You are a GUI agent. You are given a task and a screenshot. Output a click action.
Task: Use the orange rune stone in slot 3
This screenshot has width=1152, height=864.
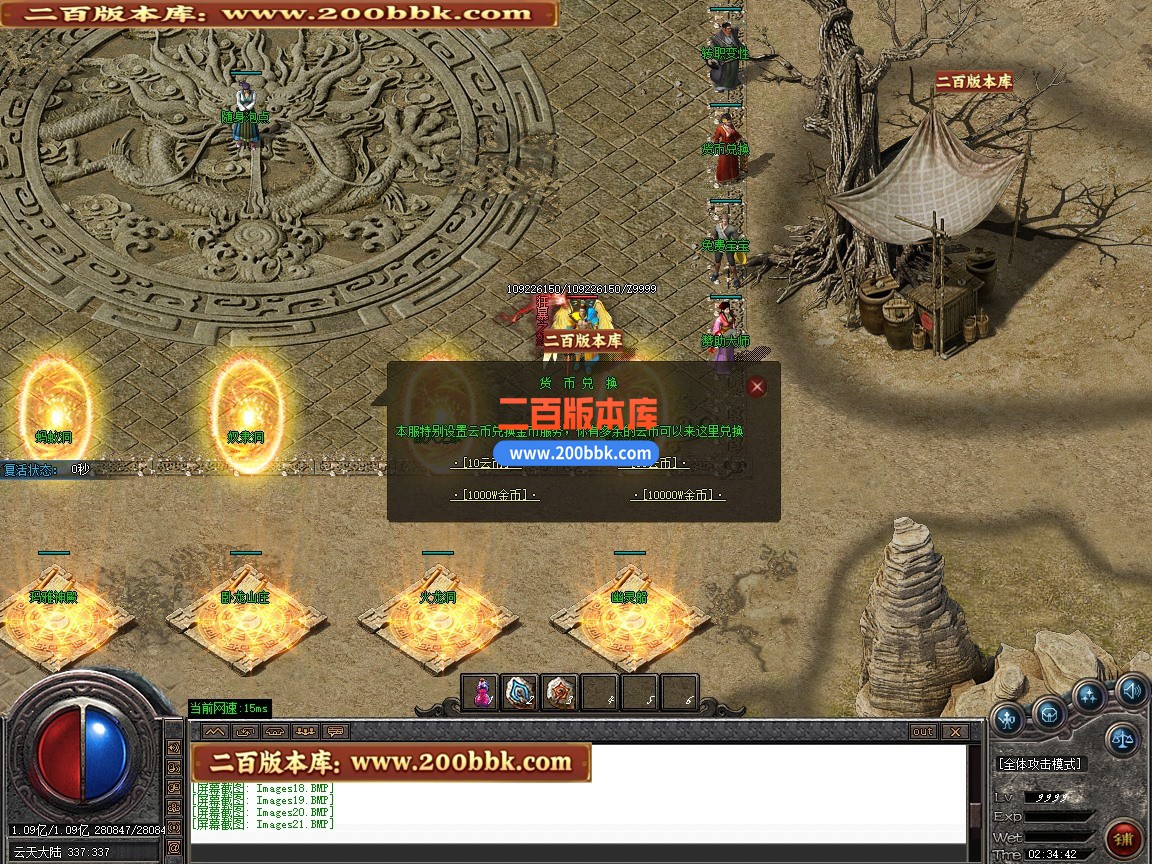pyautogui.click(x=560, y=693)
